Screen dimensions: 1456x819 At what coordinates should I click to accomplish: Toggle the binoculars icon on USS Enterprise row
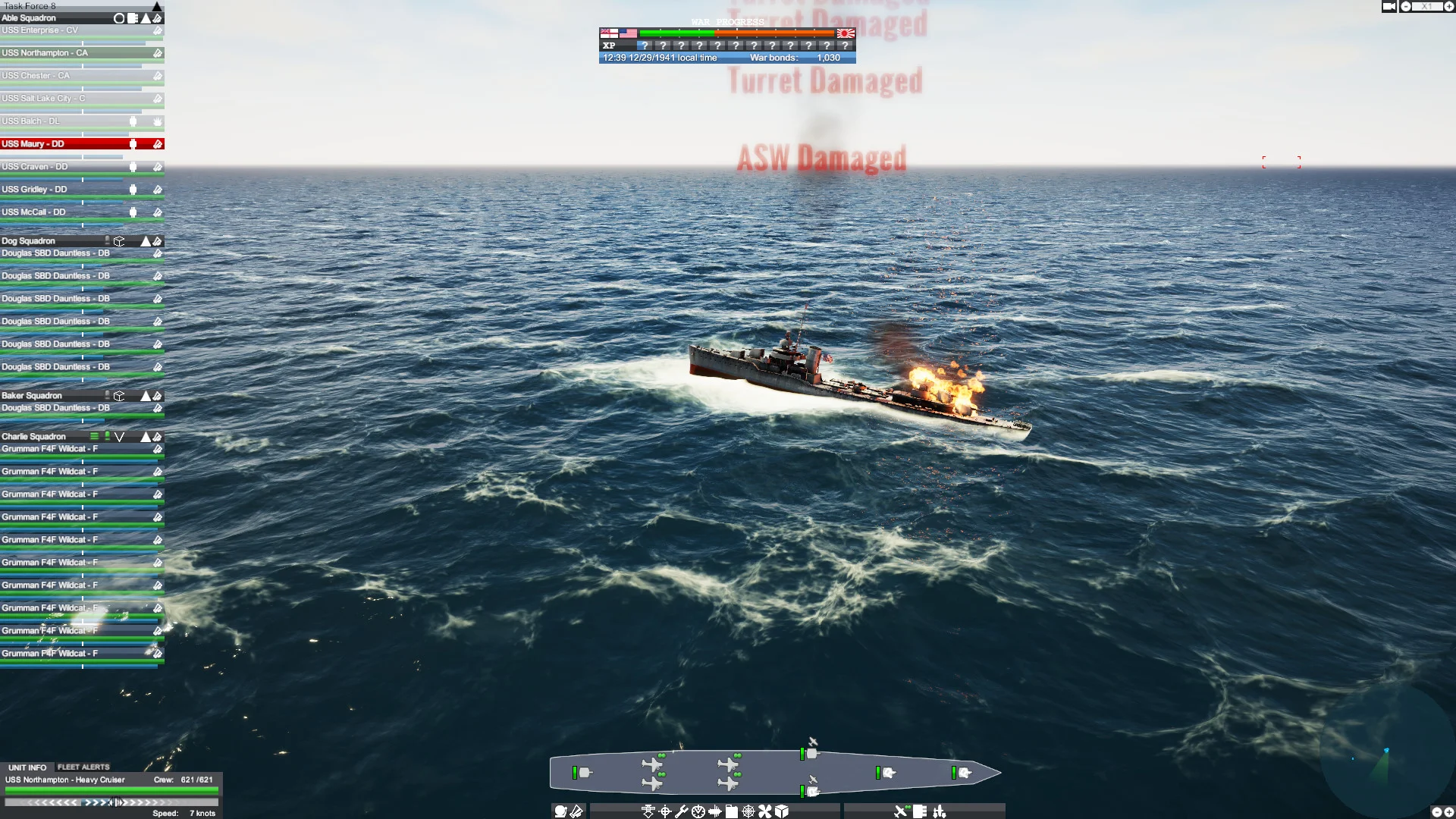point(157,30)
